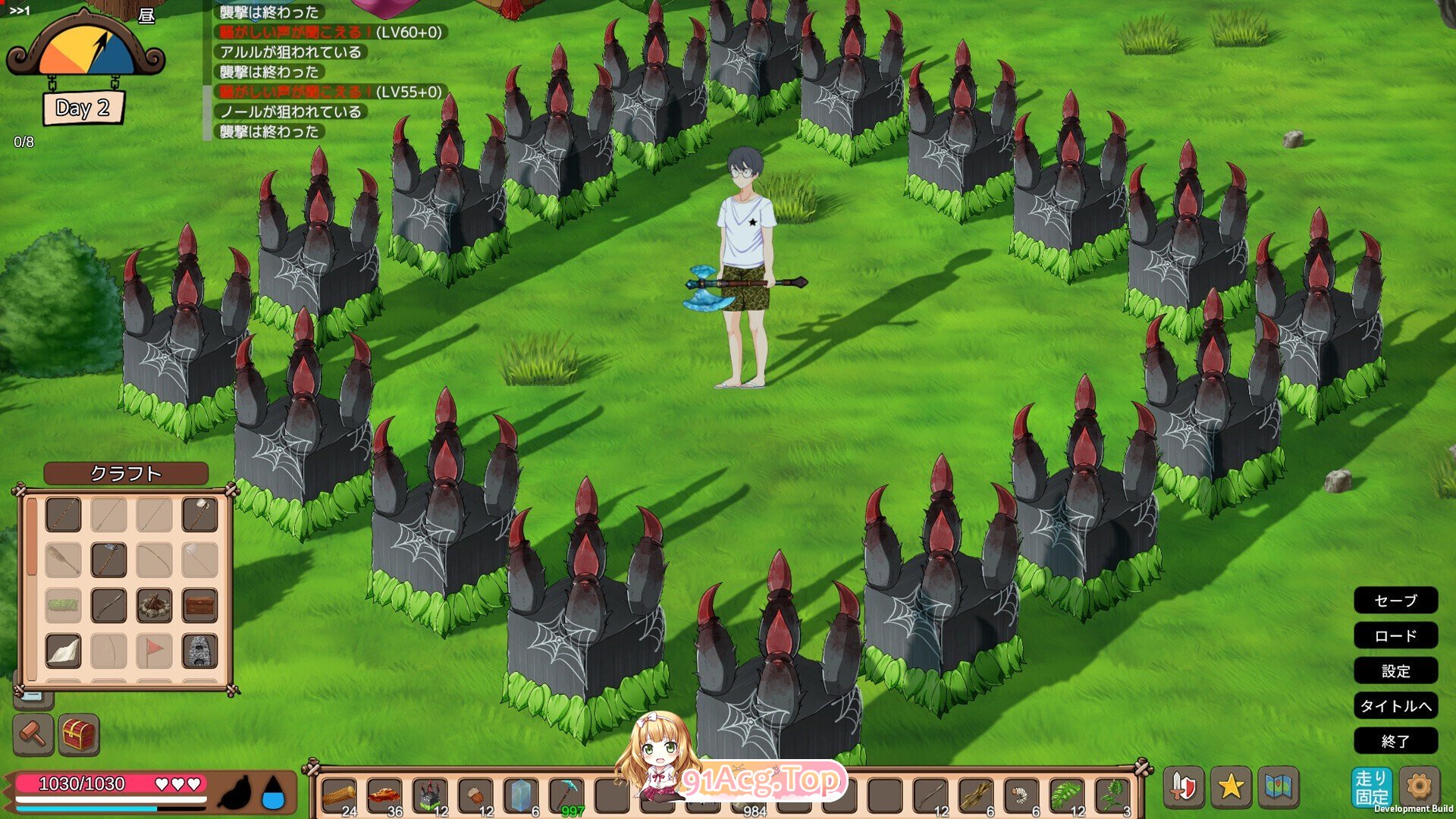This screenshot has height=819, width=1456.
Task: Craft the campfire recipe
Action: click(154, 606)
